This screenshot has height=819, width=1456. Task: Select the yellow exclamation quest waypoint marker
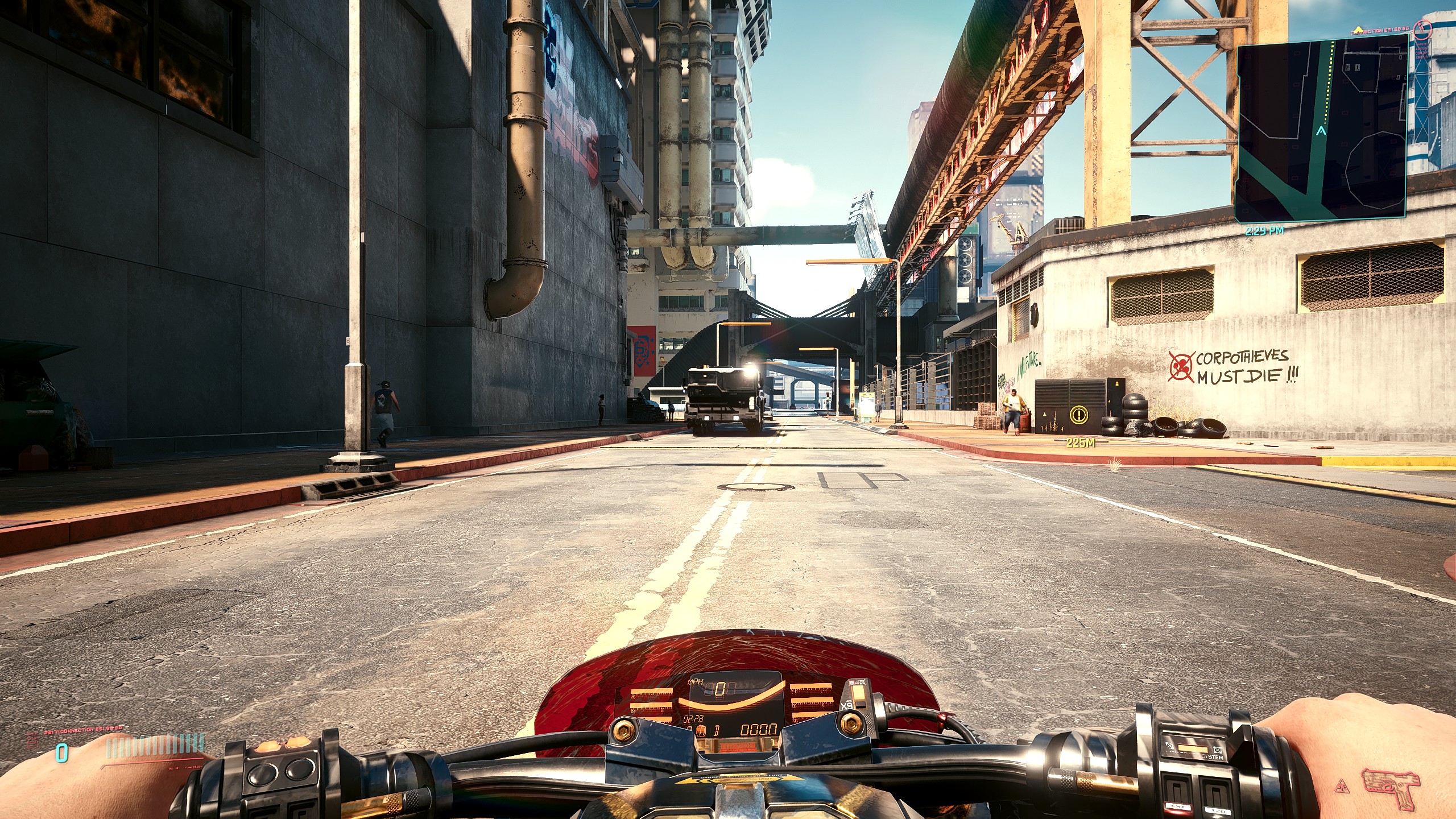click(x=1078, y=415)
